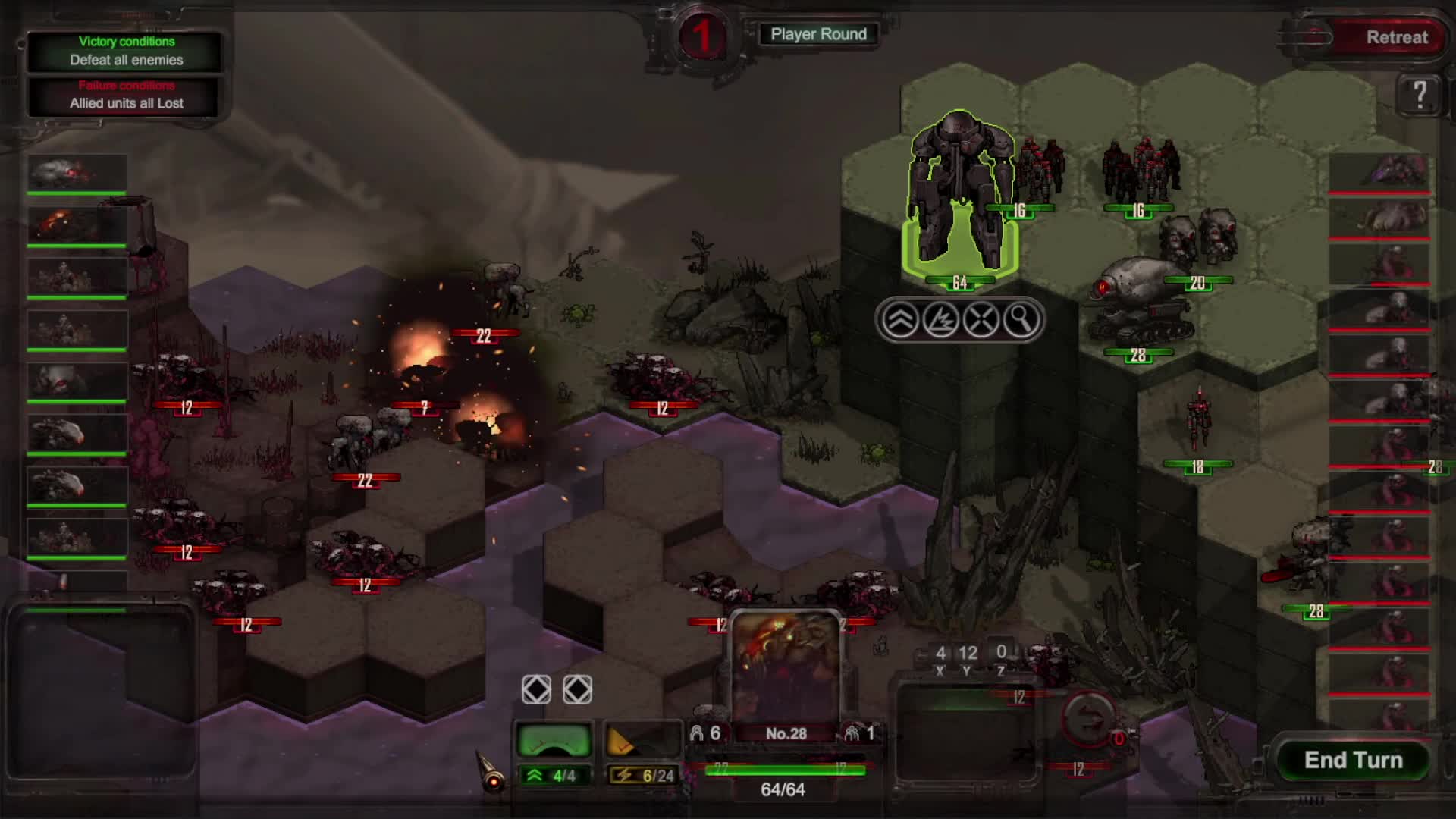Select the highlighted mech unit with 64 health
The width and height of the screenshot is (1456, 819).
pos(959,197)
